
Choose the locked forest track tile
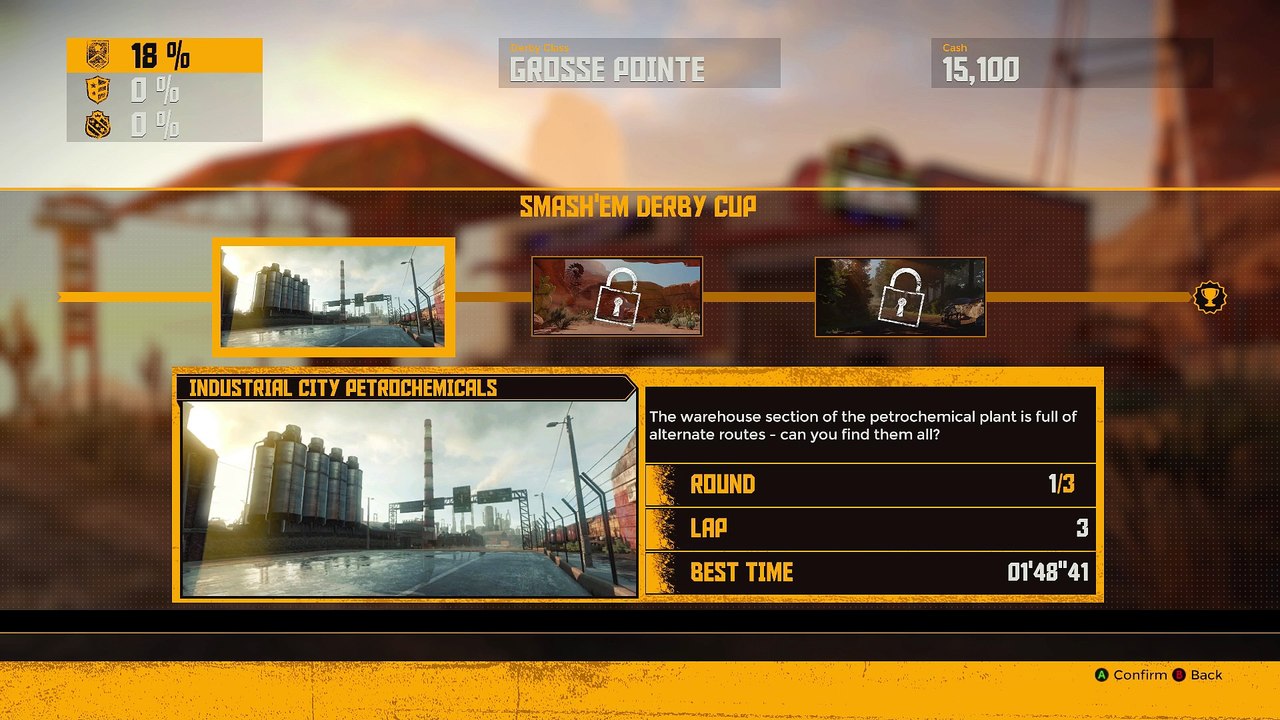(x=900, y=296)
